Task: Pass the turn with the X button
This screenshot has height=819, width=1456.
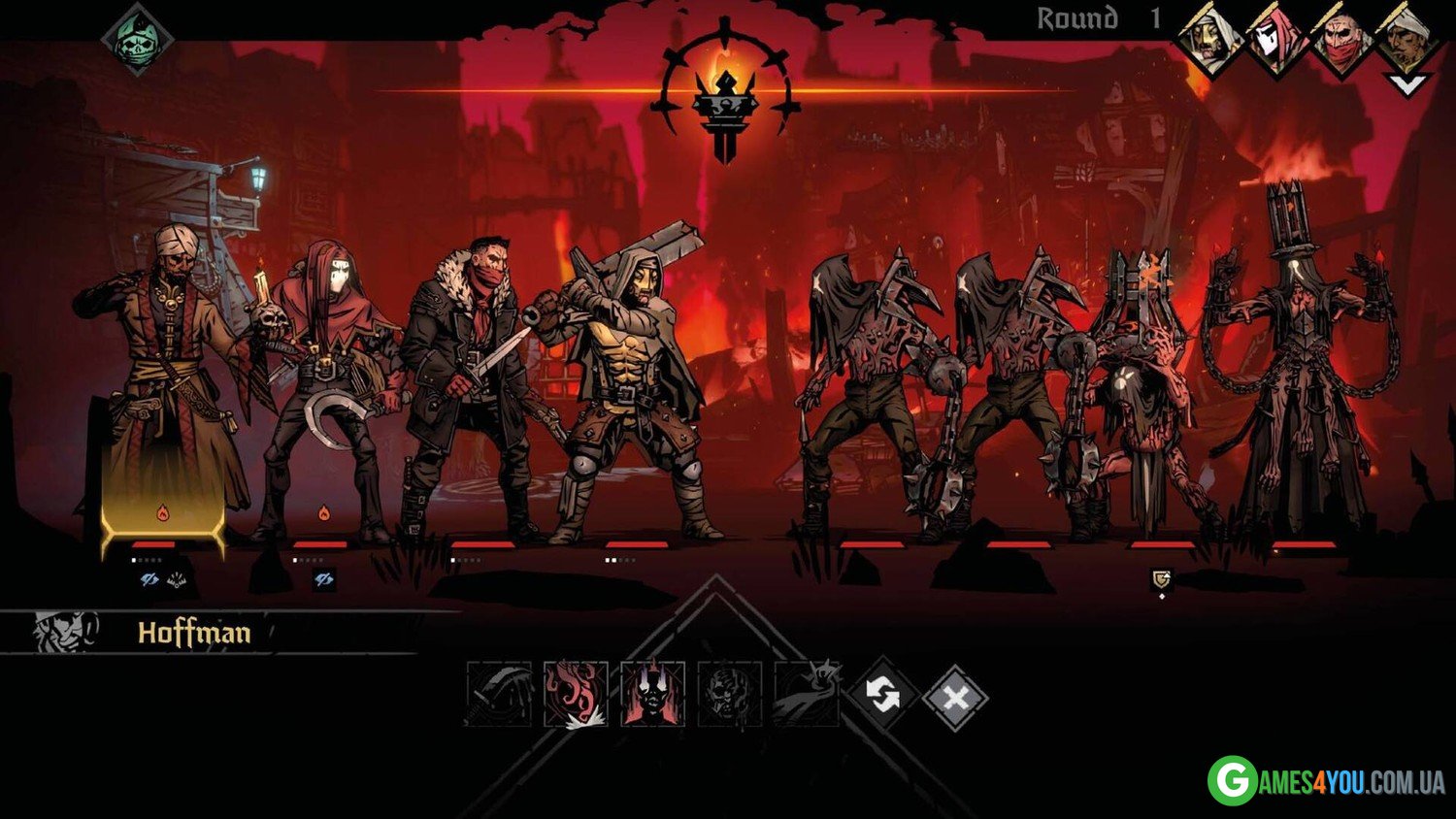Action: pyautogui.click(x=955, y=696)
